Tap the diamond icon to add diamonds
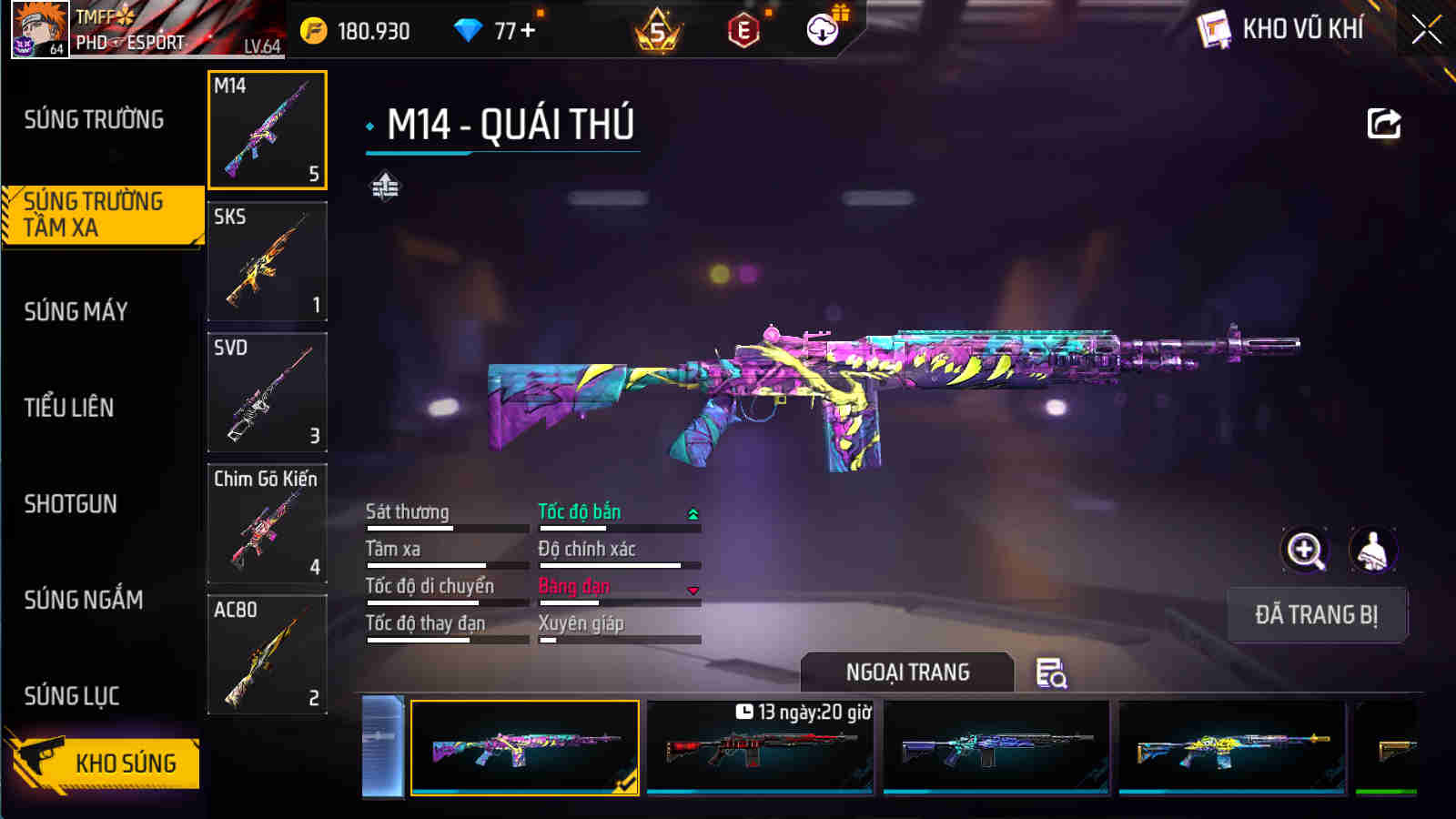 pyautogui.click(x=470, y=28)
